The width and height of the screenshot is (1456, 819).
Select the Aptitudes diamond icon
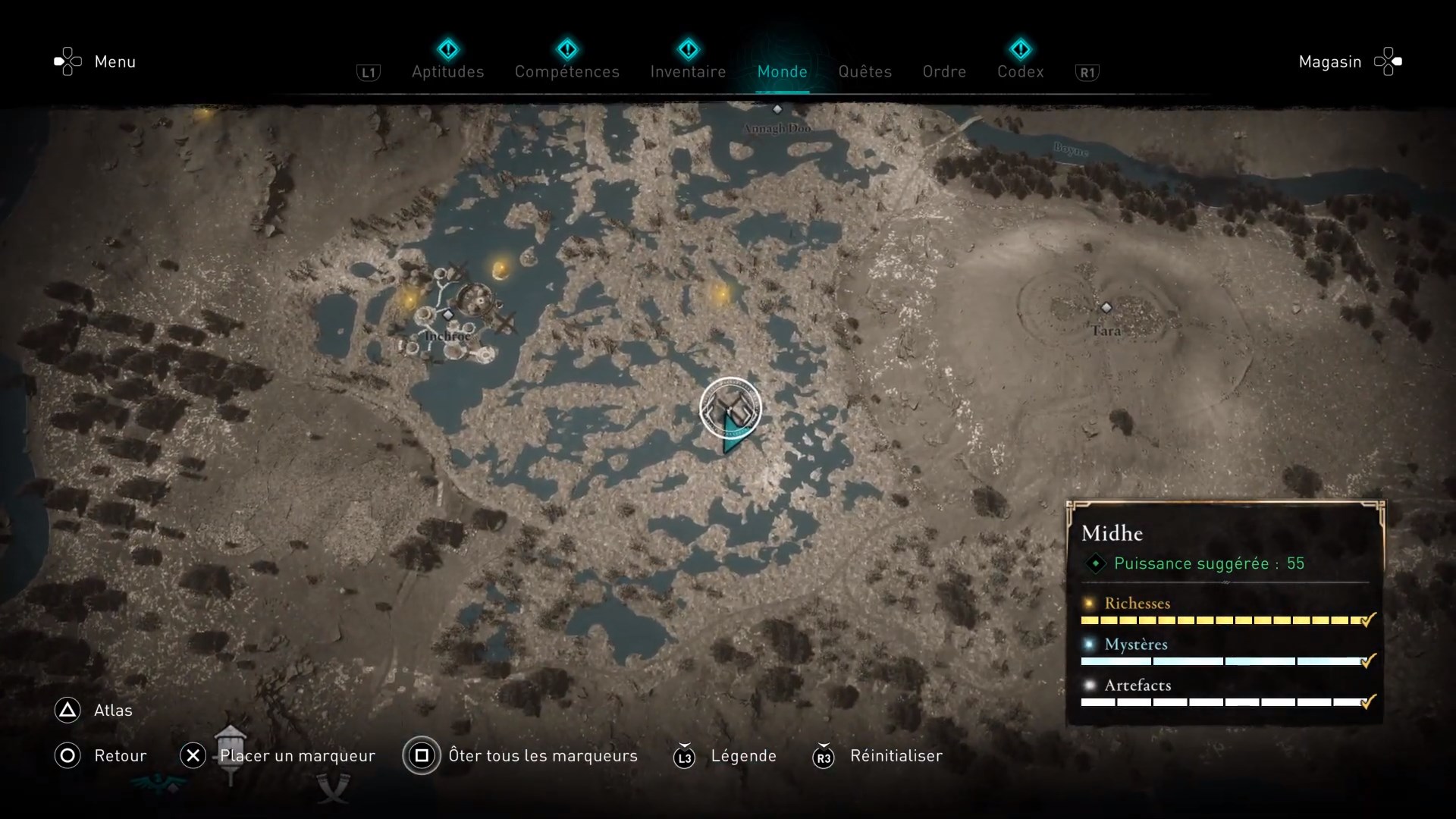coord(448,48)
